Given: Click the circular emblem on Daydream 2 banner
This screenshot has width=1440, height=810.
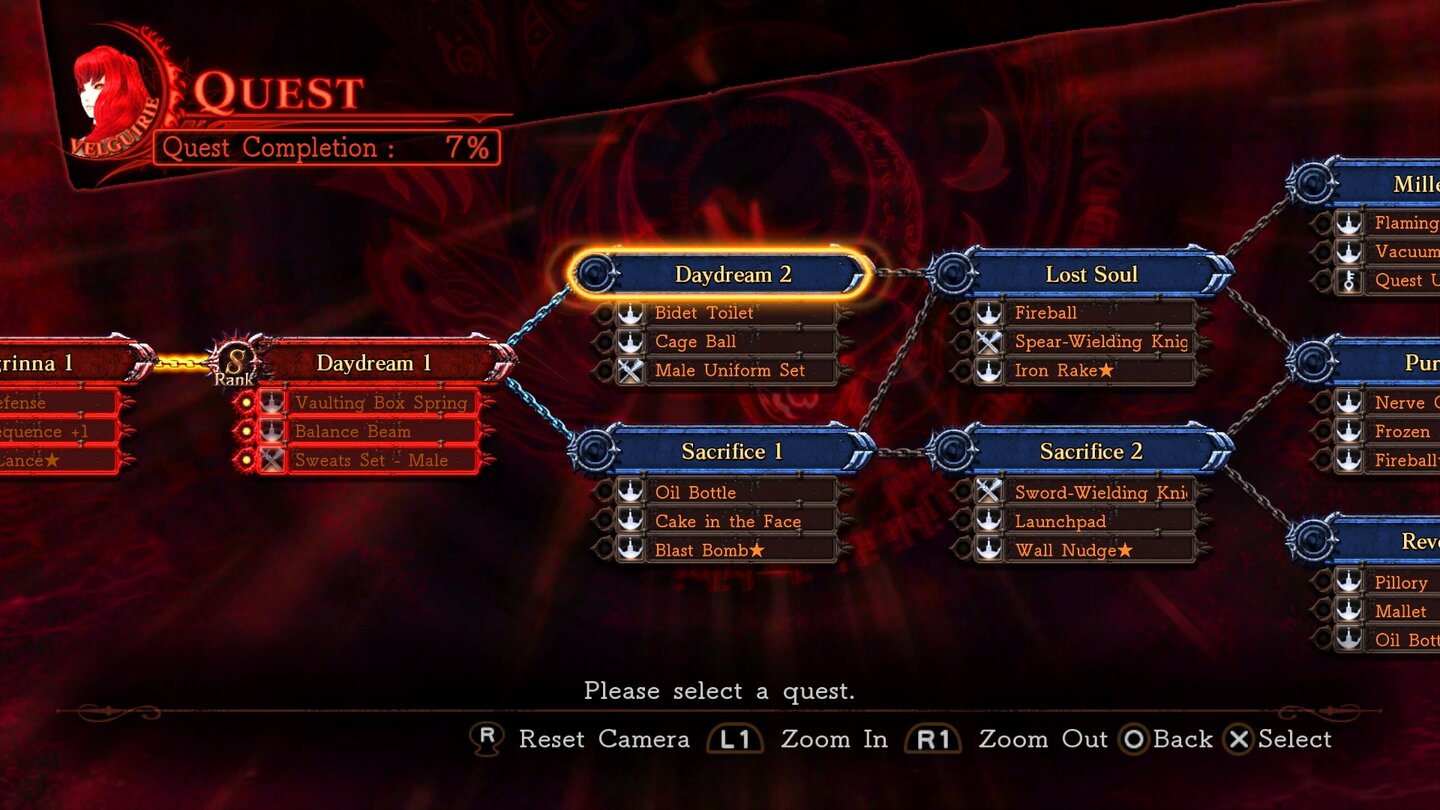Looking at the screenshot, I should pyautogui.click(x=595, y=273).
